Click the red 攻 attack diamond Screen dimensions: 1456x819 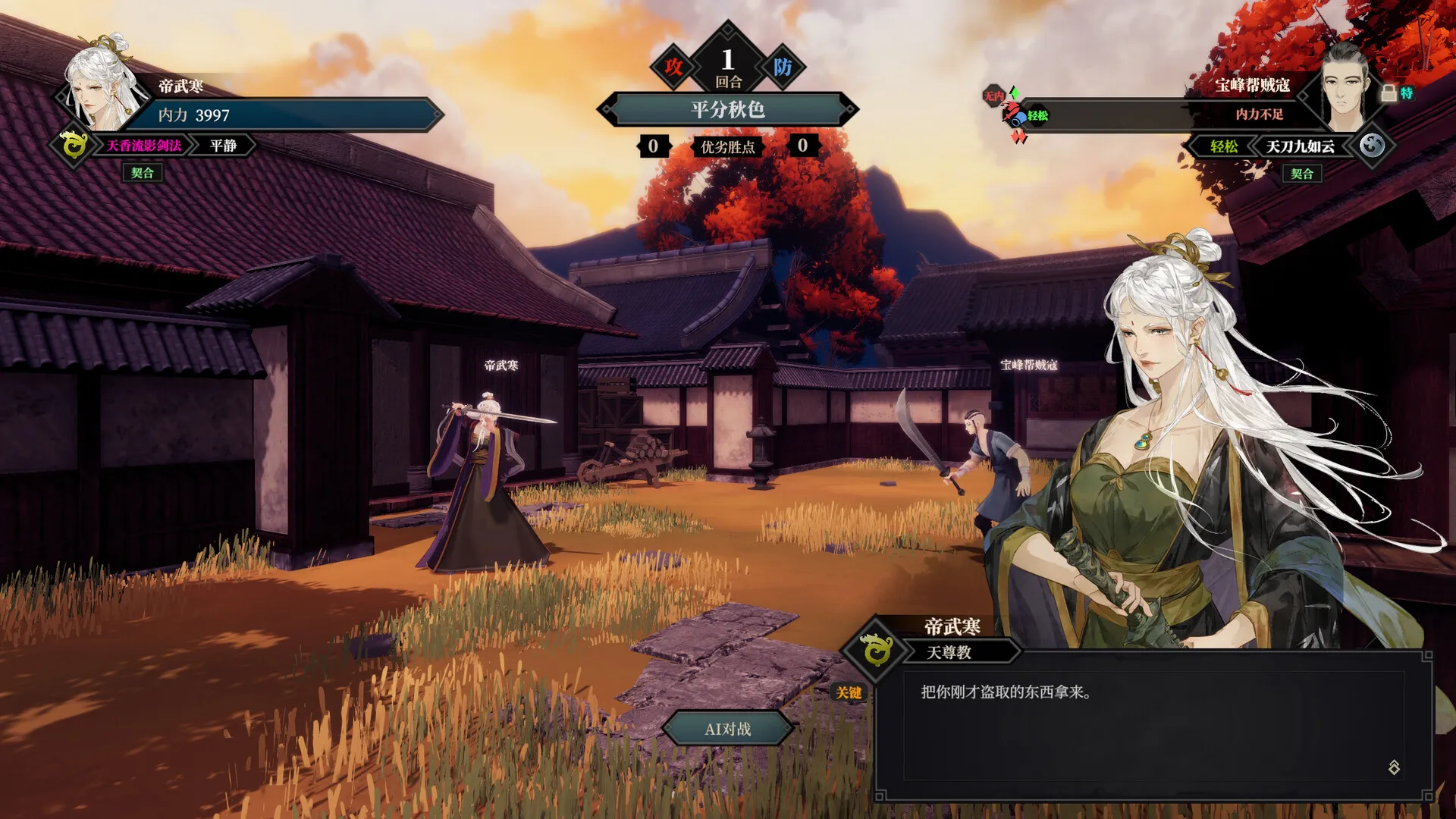673,67
